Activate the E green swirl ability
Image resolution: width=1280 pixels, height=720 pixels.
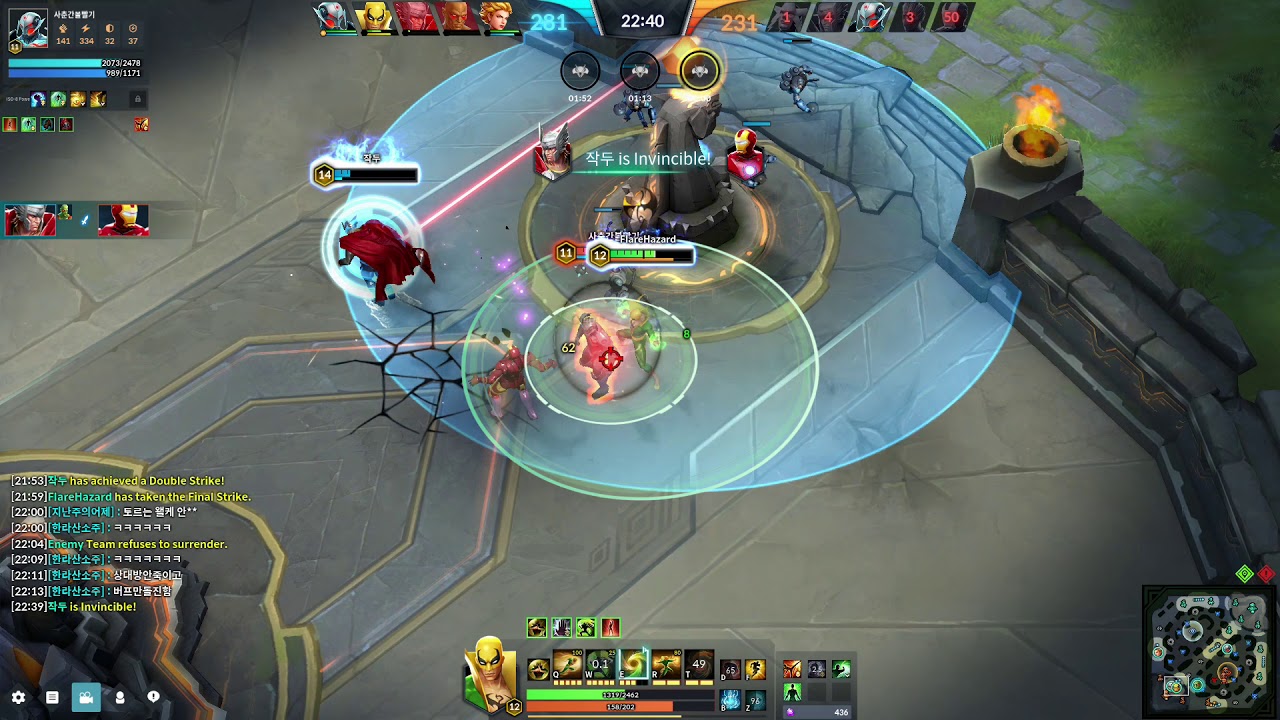point(633,665)
